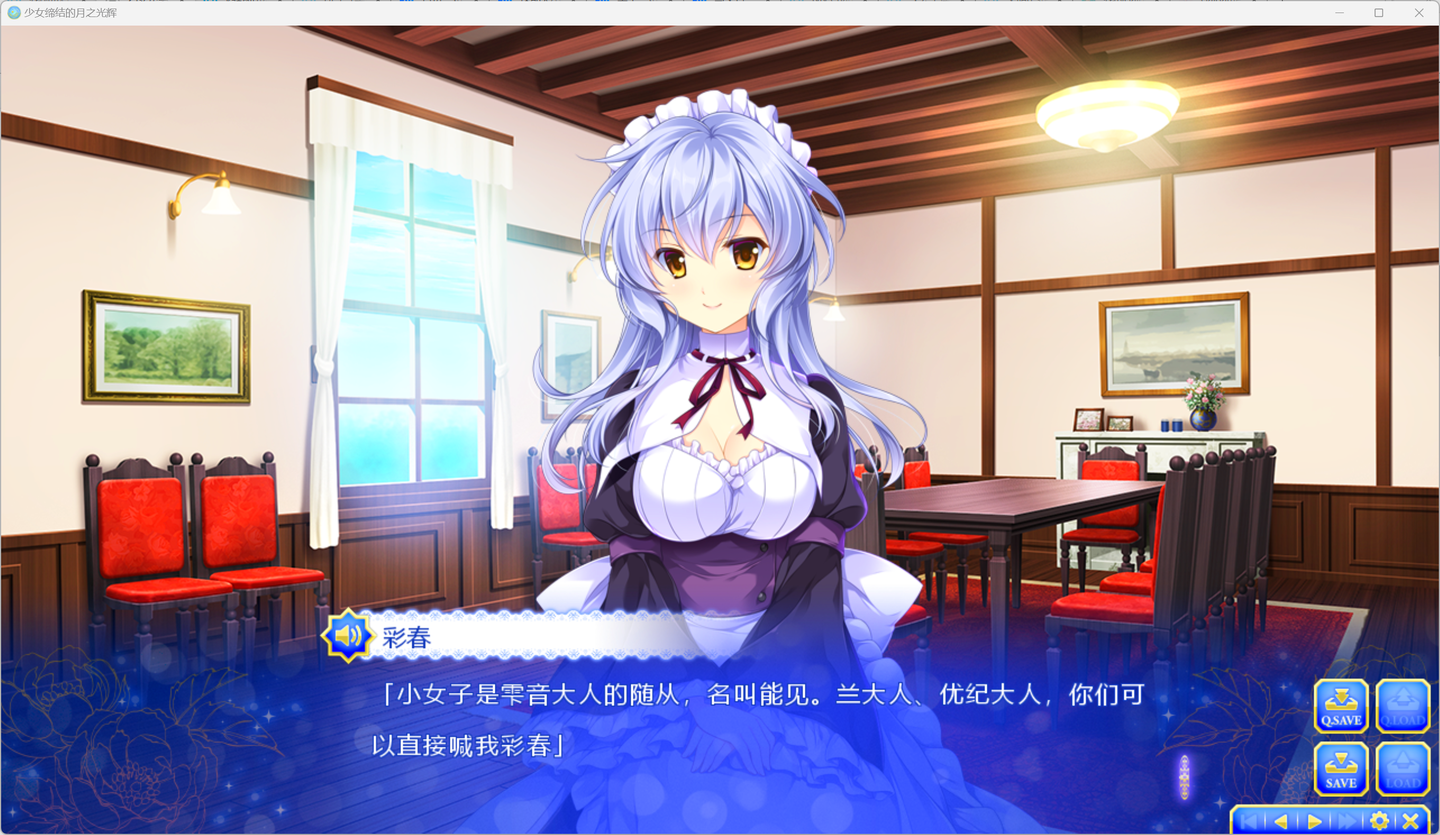Click the 彩春 name plate
The image size is (1440, 835).
(404, 637)
